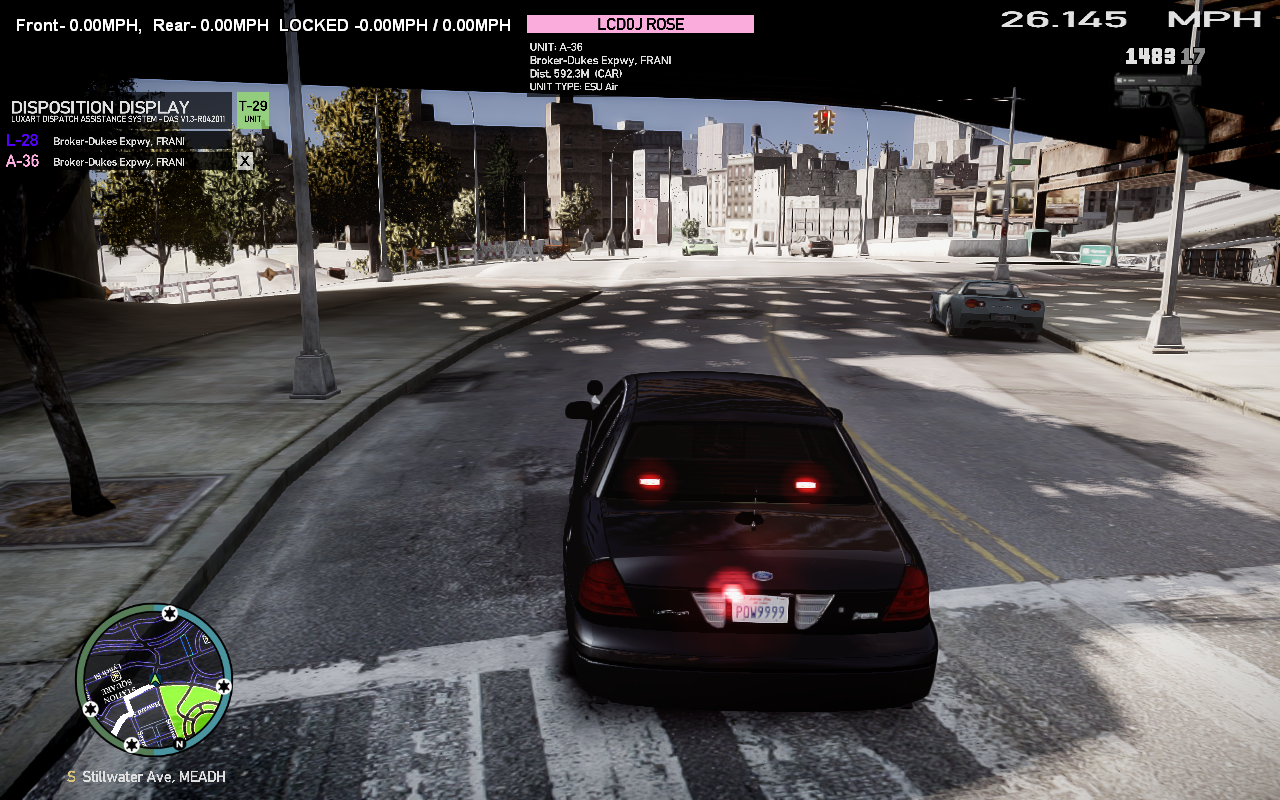Viewport: 1280px width, 800px height.
Task: Open the circular minimap
Action: [154, 678]
